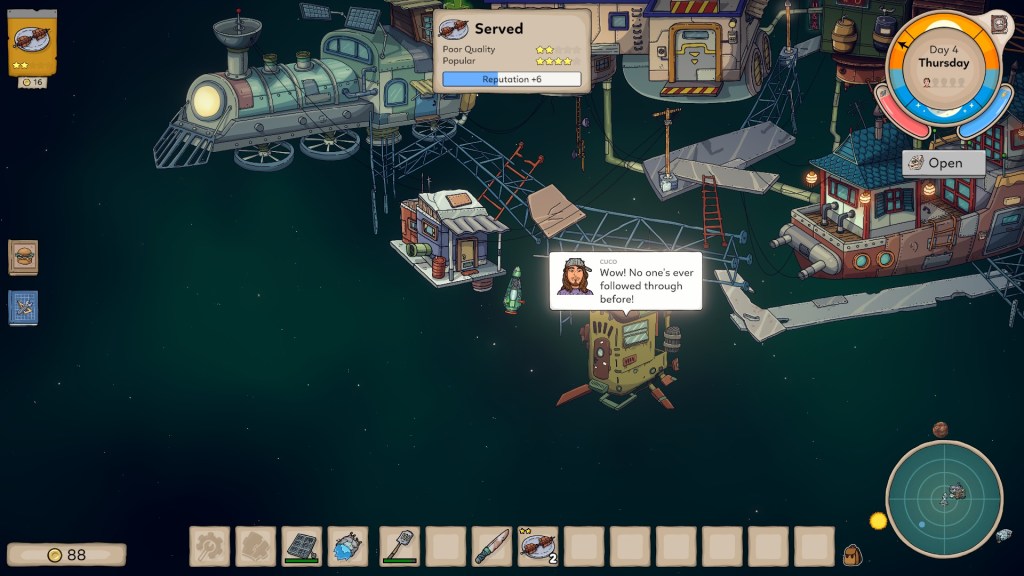Pick the blue ice crystal hotbar slot
The height and width of the screenshot is (576, 1024).
tap(348, 546)
